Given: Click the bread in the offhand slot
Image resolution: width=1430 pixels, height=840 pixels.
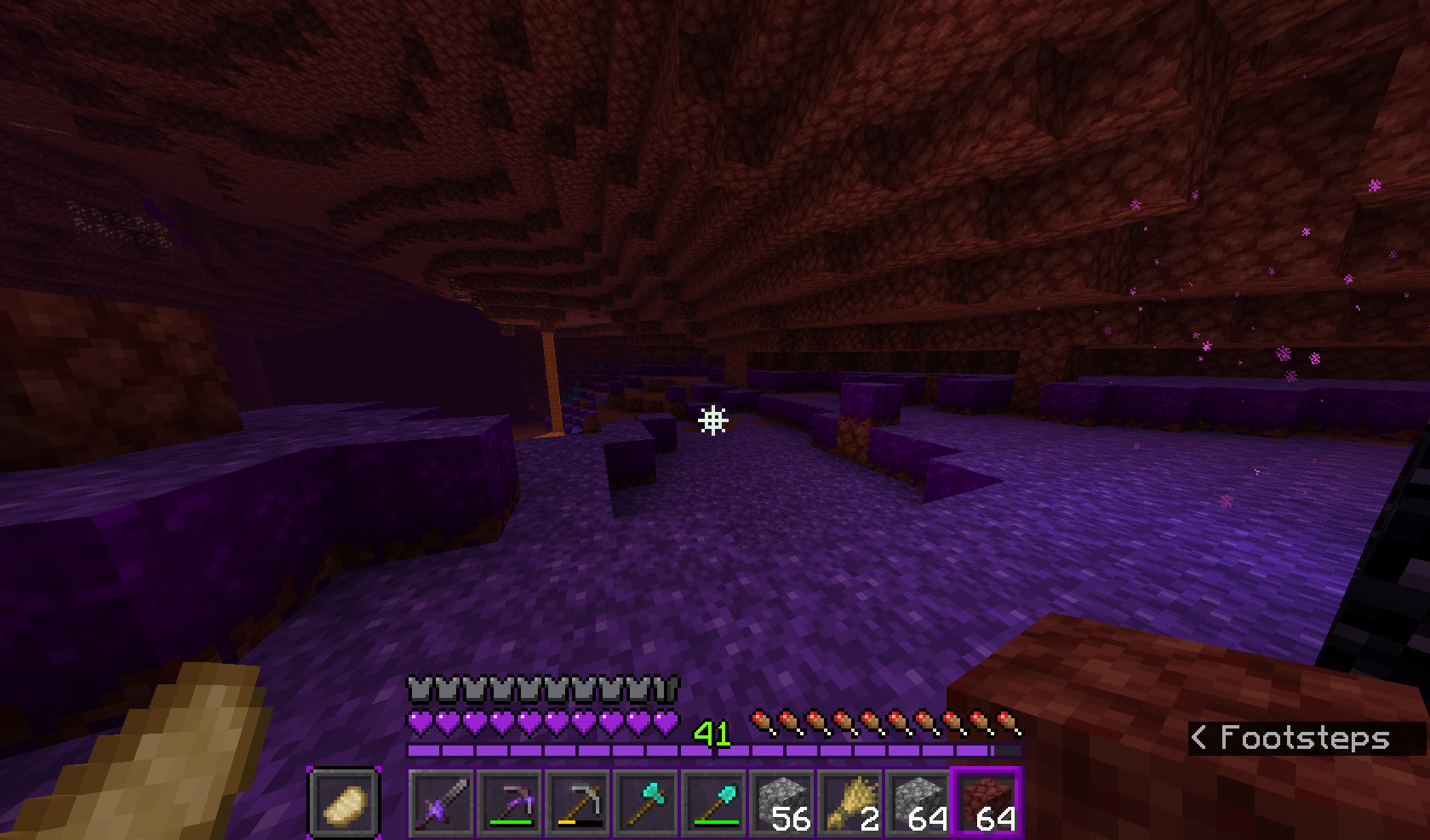Looking at the screenshot, I should (x=343, y=802).
